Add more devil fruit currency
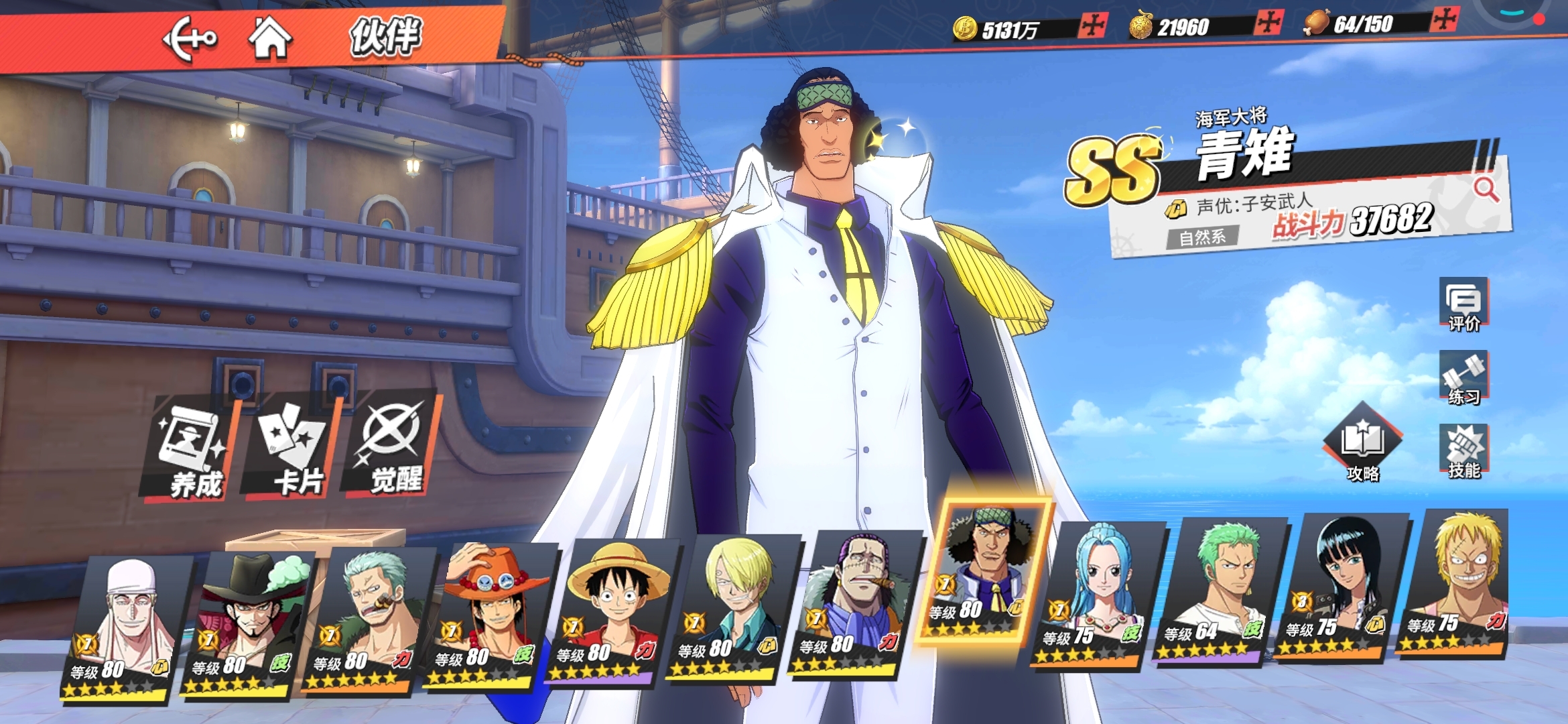This screenshot has height=724, width=1568. [x=1268, y=22]
